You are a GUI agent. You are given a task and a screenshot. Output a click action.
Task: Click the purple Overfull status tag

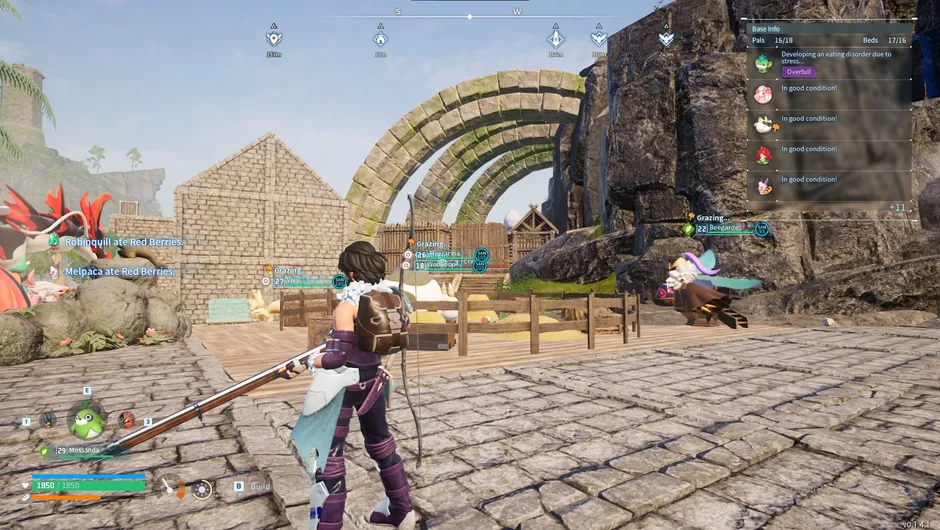[798, 72]
